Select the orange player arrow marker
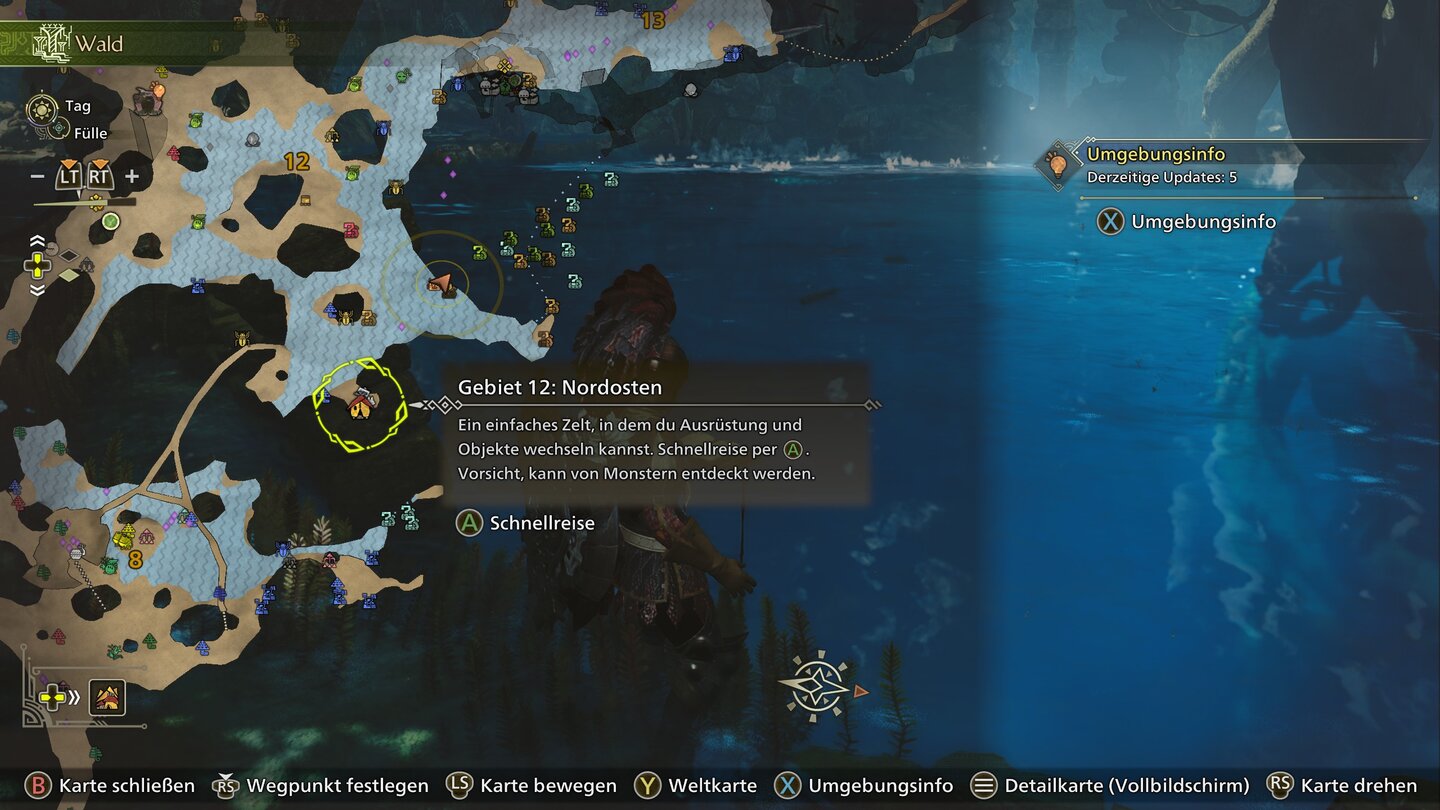1440x810 pixels. 441,284
